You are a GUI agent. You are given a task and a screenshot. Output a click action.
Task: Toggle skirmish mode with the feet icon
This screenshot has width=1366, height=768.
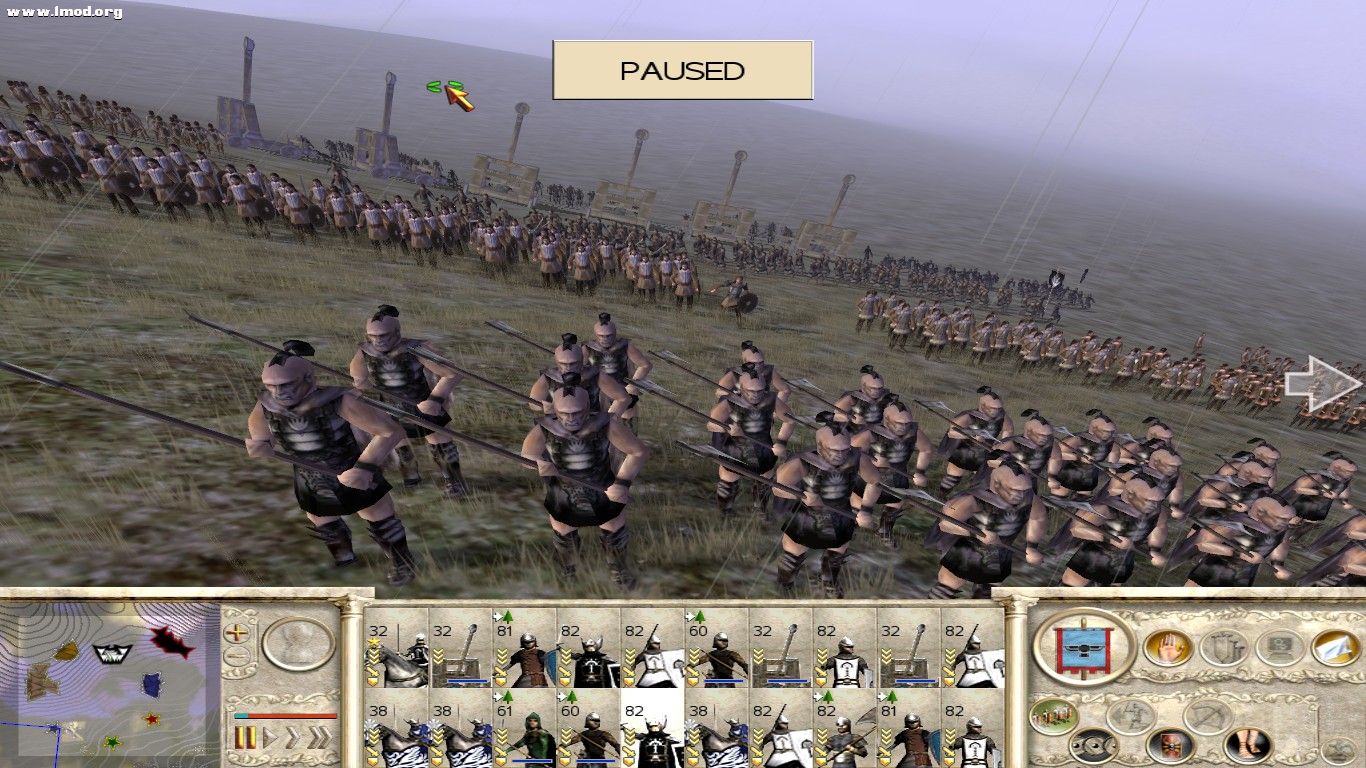(1246, 744)
